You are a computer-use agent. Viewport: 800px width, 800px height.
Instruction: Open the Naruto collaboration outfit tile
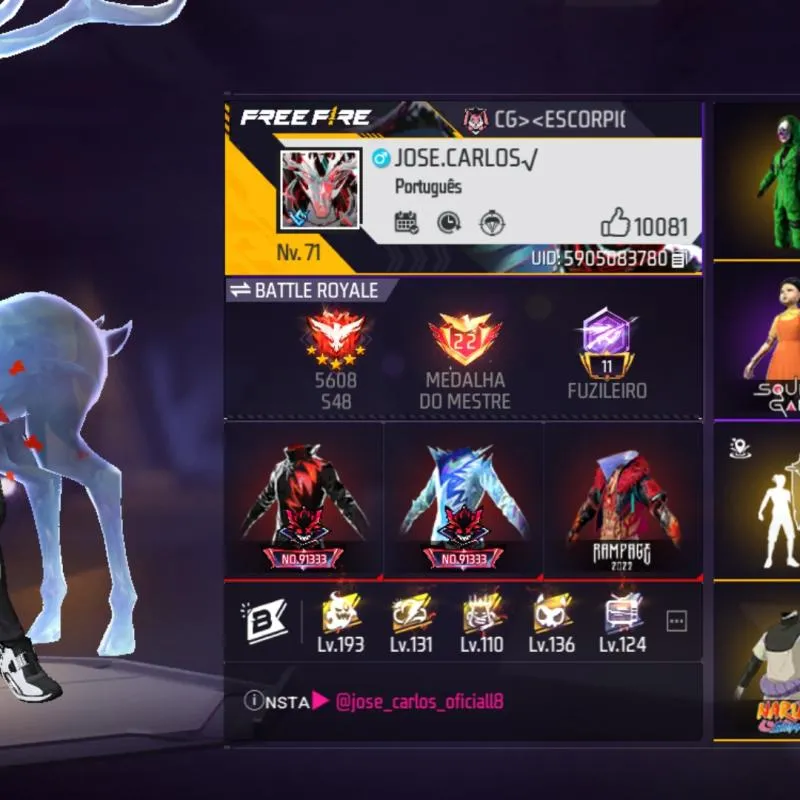coord(770,665)
